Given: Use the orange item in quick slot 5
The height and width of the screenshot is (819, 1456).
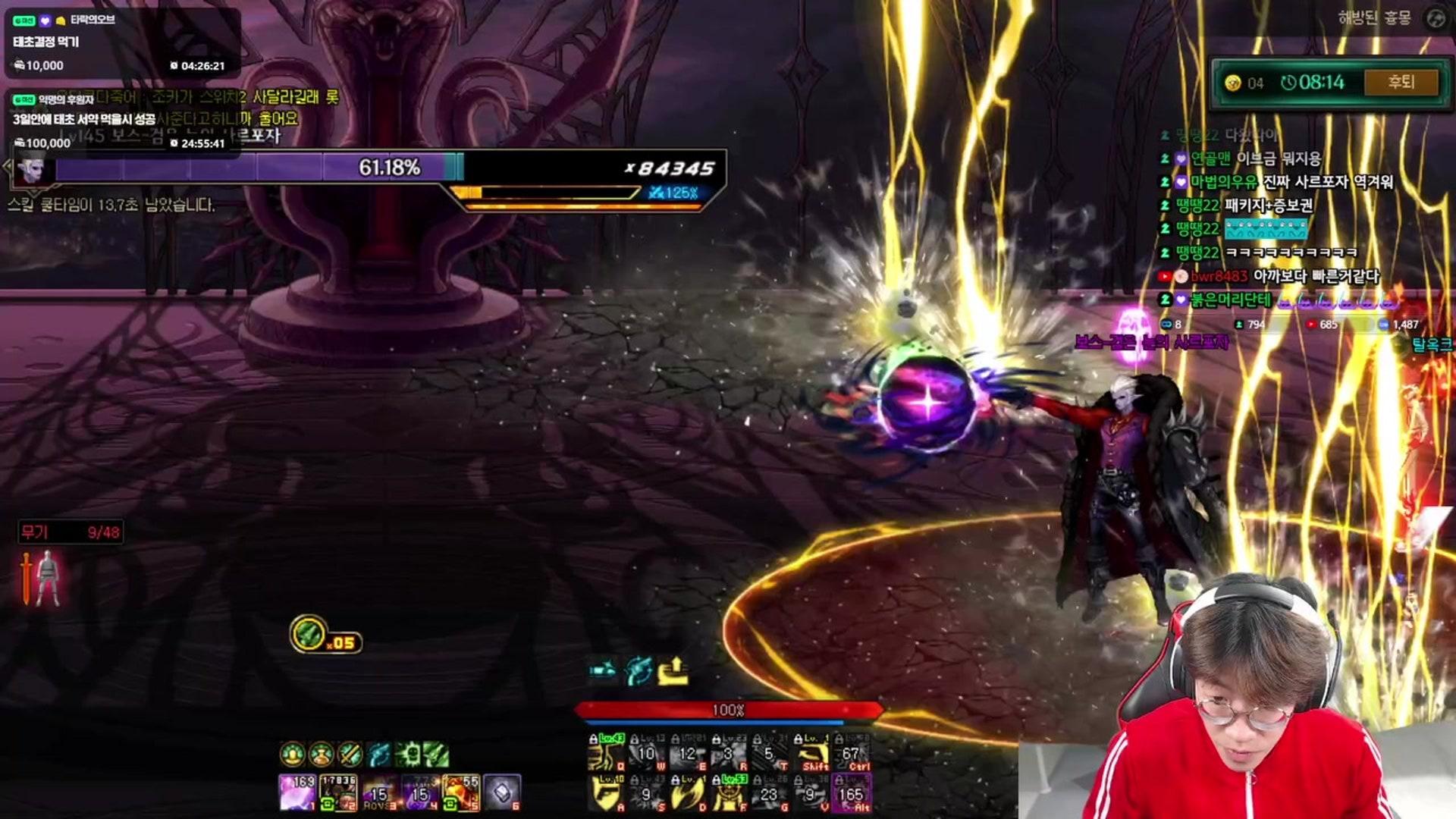Looking at the screenshot, I should click(461, 792).
